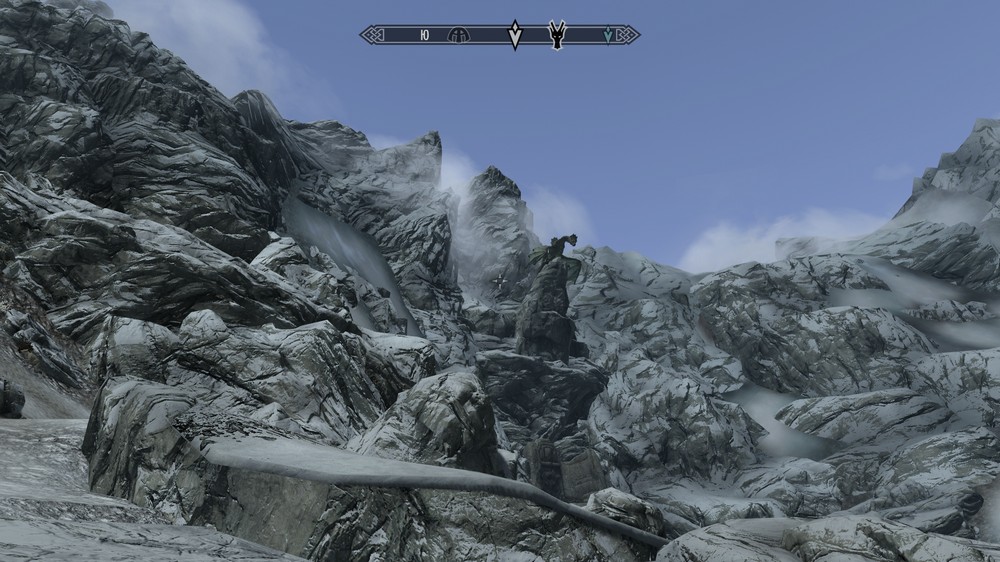Select the dragon head marker on the compass
Image resolution: width=1000 pixels, height=562 pixels.
(x=557, y=34)
